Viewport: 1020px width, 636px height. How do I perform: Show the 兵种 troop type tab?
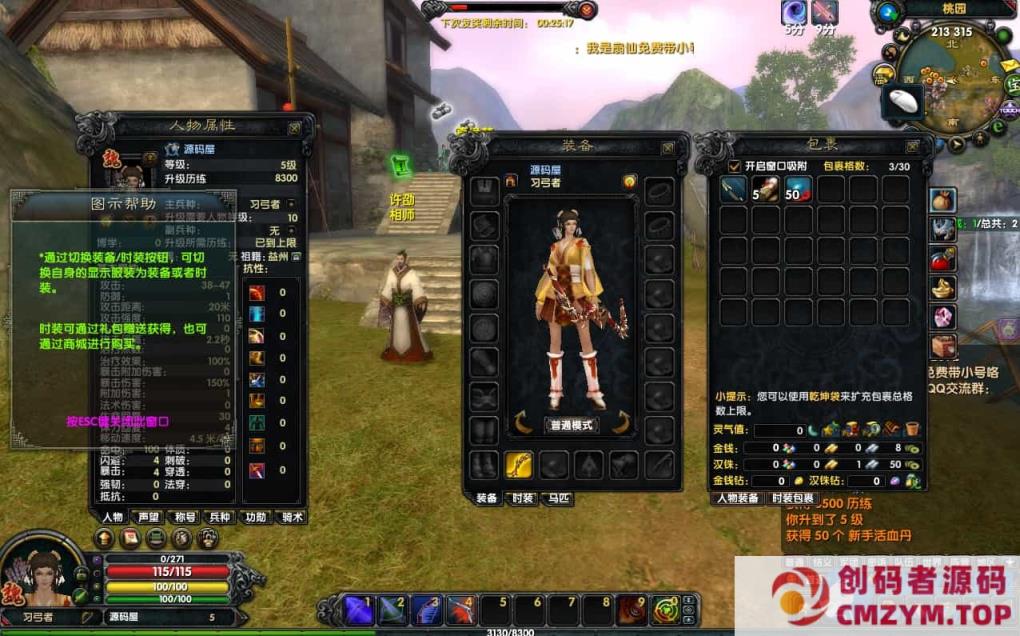tap(219, 517)
